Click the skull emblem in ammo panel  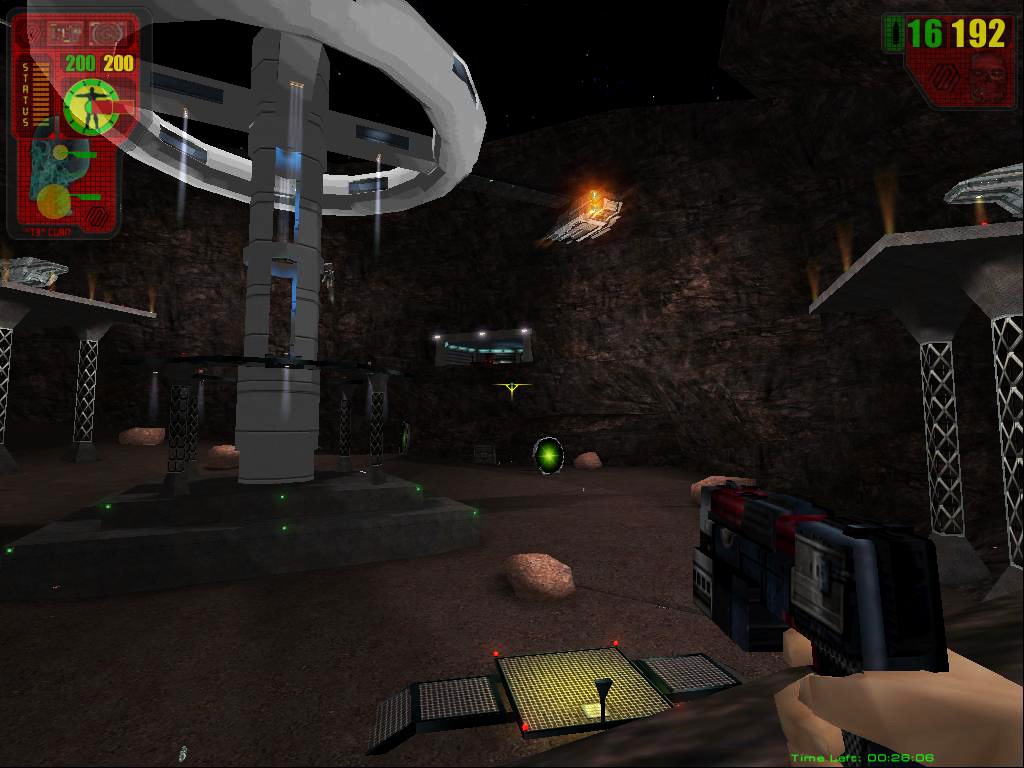986,80
